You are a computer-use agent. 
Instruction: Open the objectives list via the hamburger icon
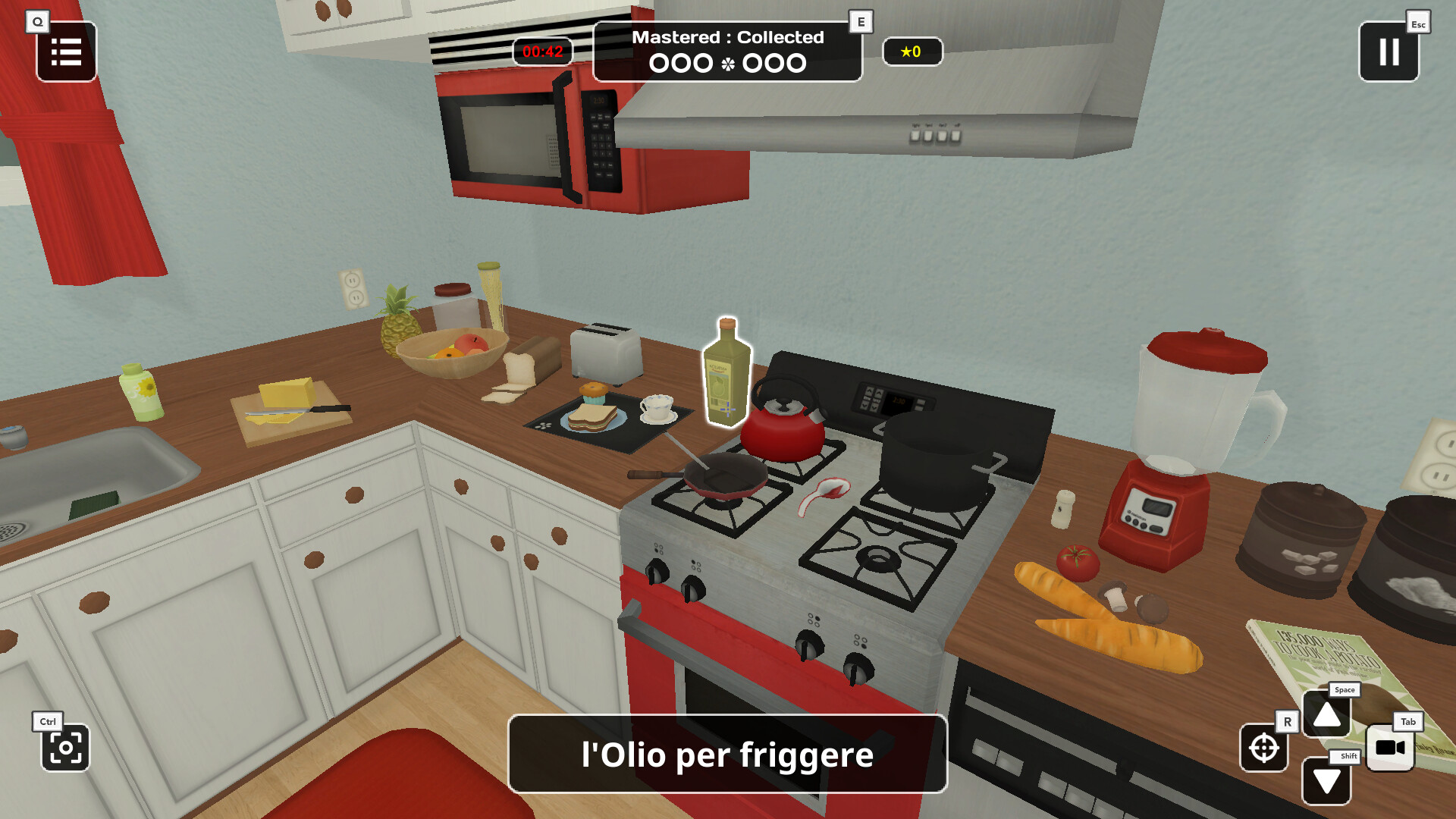click(66, 52)
